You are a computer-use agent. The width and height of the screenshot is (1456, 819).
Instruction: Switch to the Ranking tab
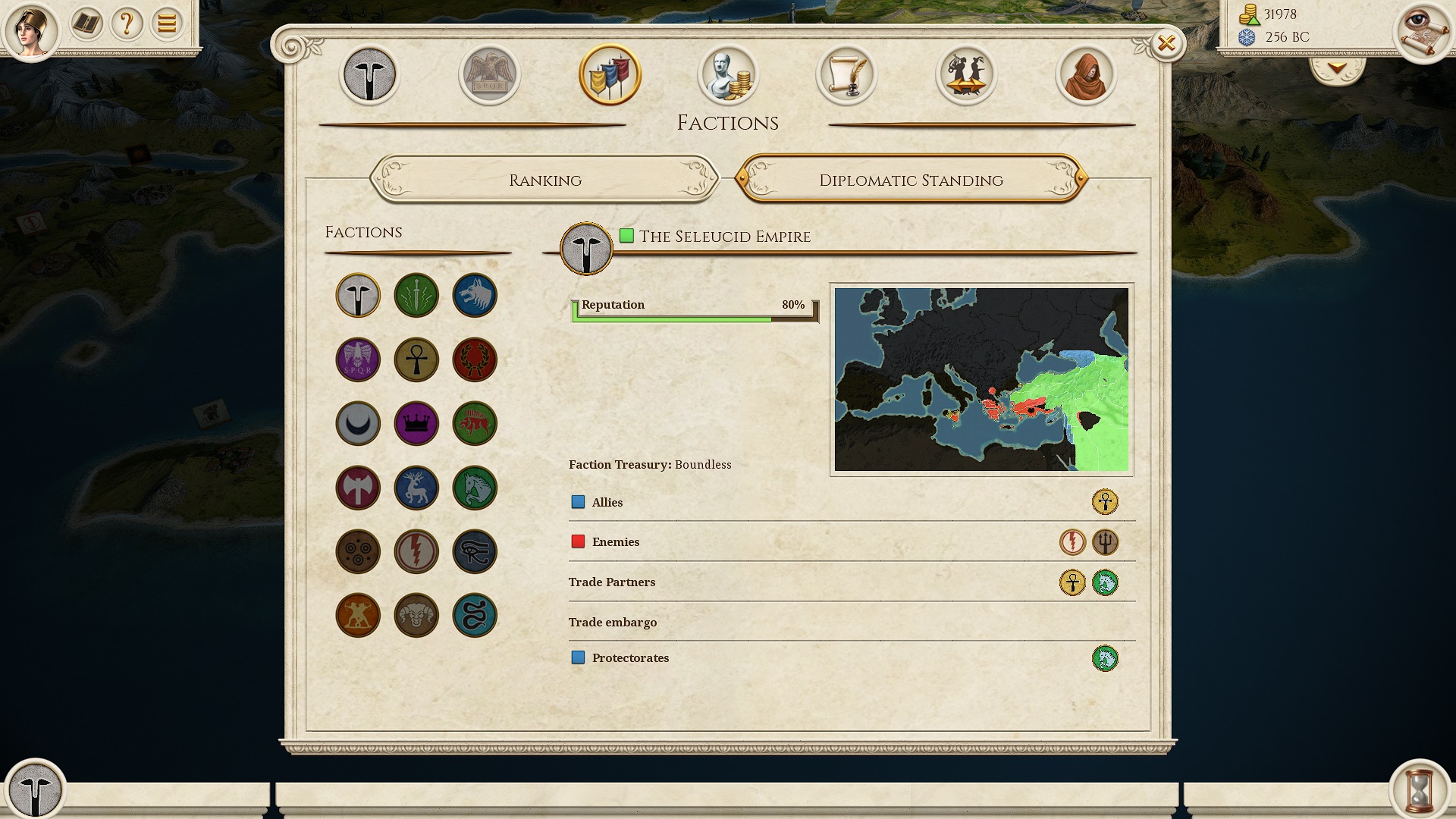coord(544,180)
